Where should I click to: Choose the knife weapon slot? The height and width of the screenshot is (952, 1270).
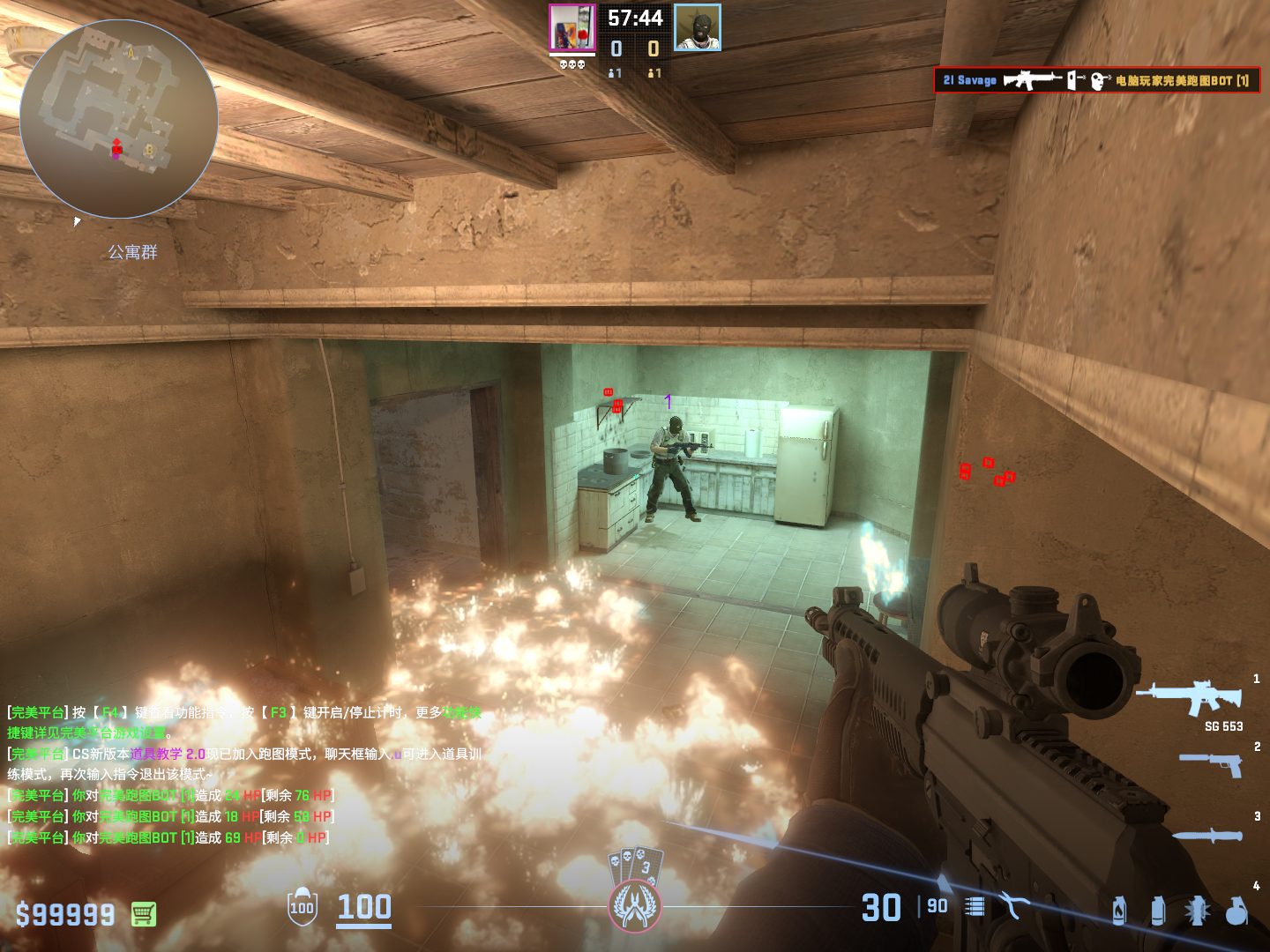[1206, 834]
